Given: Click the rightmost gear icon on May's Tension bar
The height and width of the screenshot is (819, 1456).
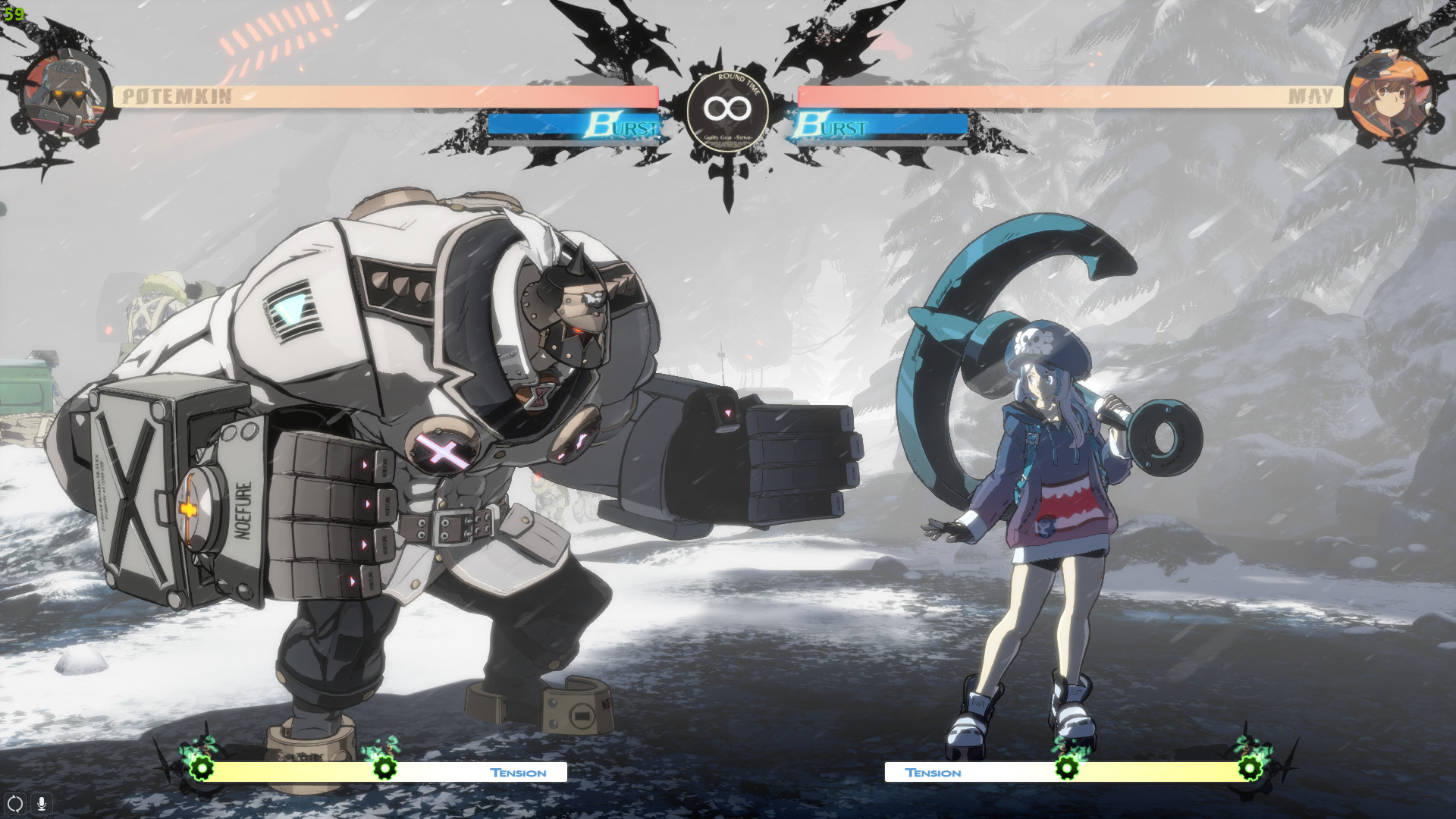Looking at the screenshot, I should click(x=1251, y=770).
